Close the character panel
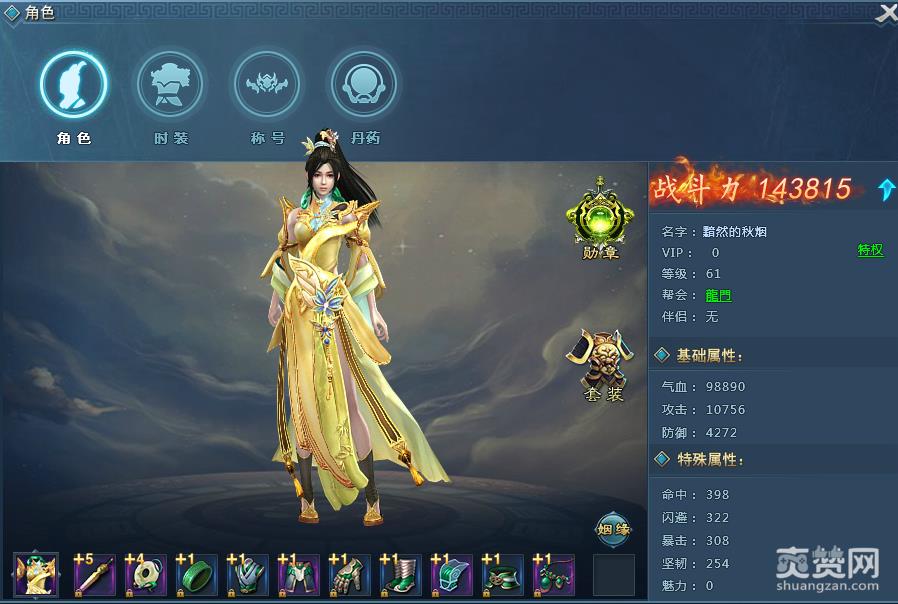This screenshot has width=898, height=604. (886, 13)
